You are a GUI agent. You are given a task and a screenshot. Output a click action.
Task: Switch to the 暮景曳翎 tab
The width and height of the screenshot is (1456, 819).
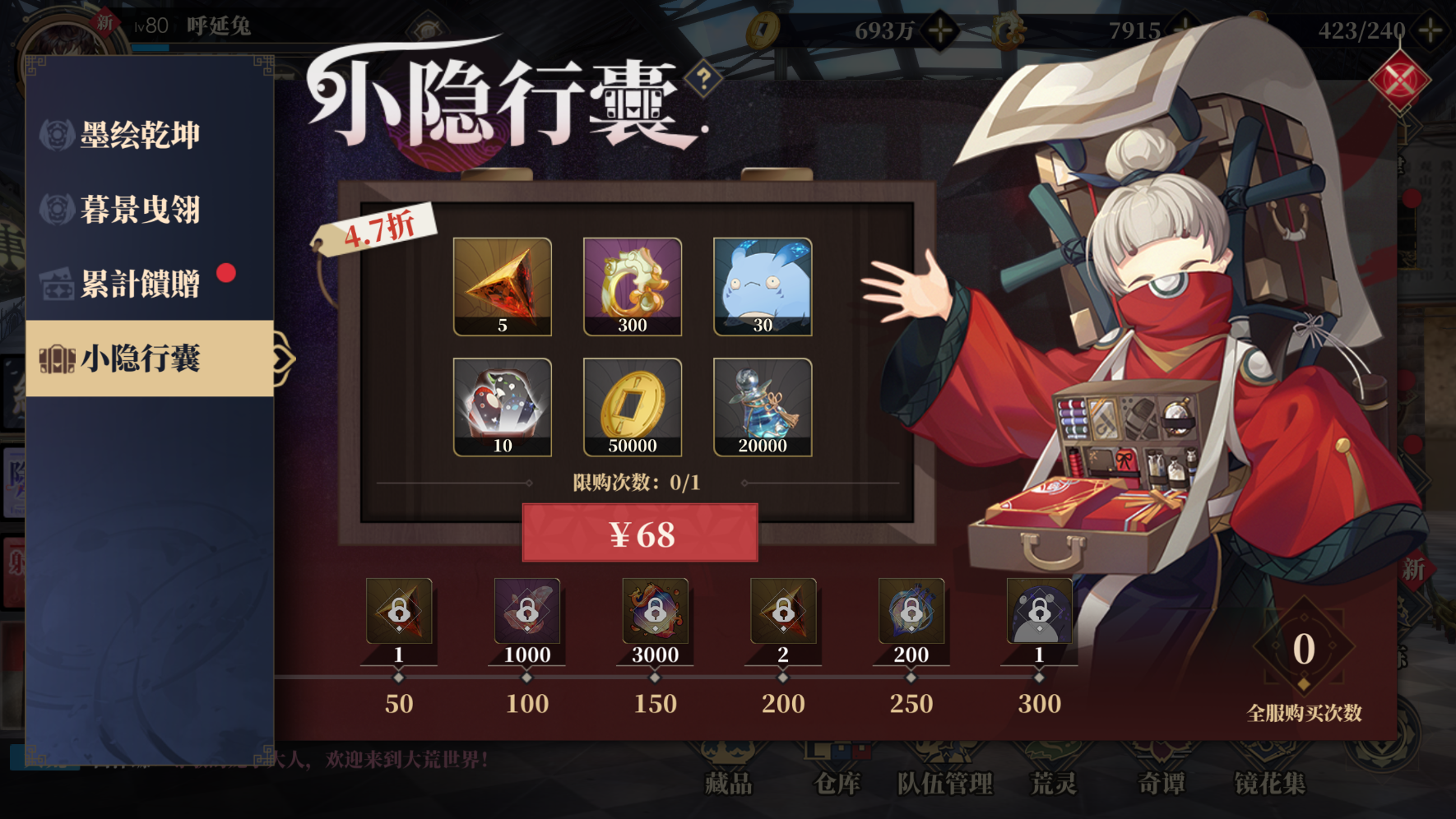[144, 207]
